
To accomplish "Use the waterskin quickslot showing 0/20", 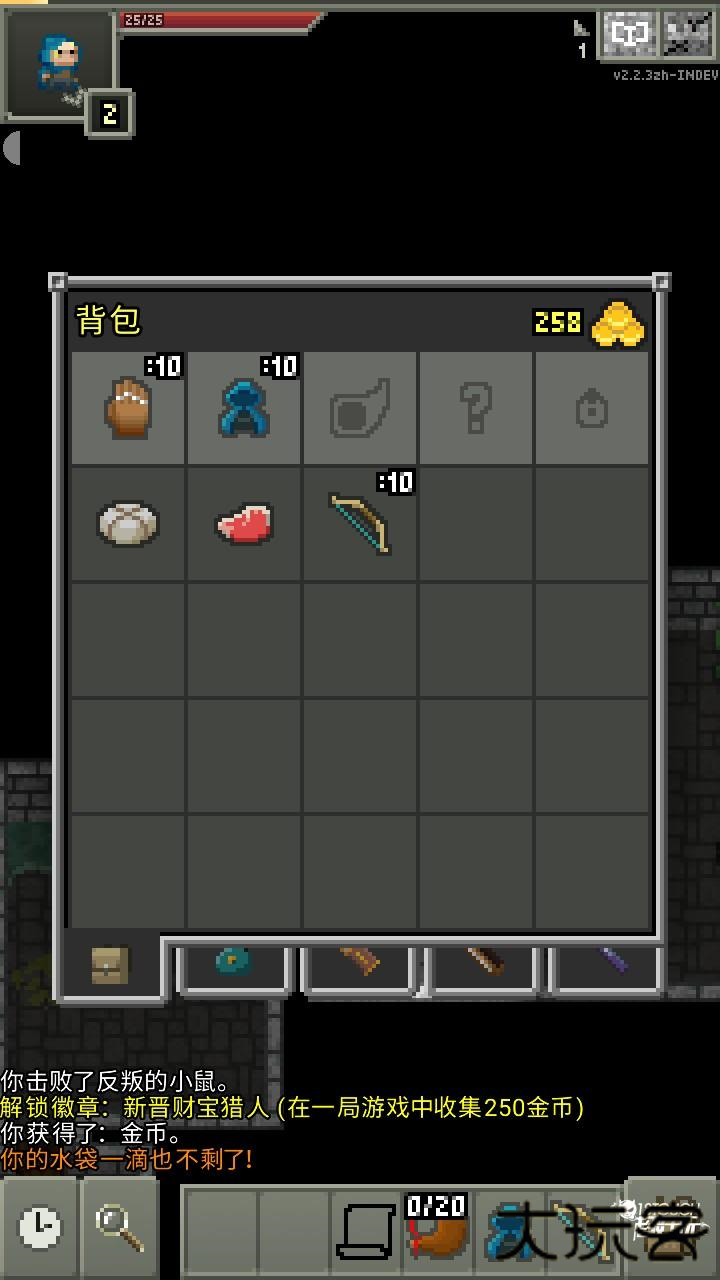I will point(436,1228).
